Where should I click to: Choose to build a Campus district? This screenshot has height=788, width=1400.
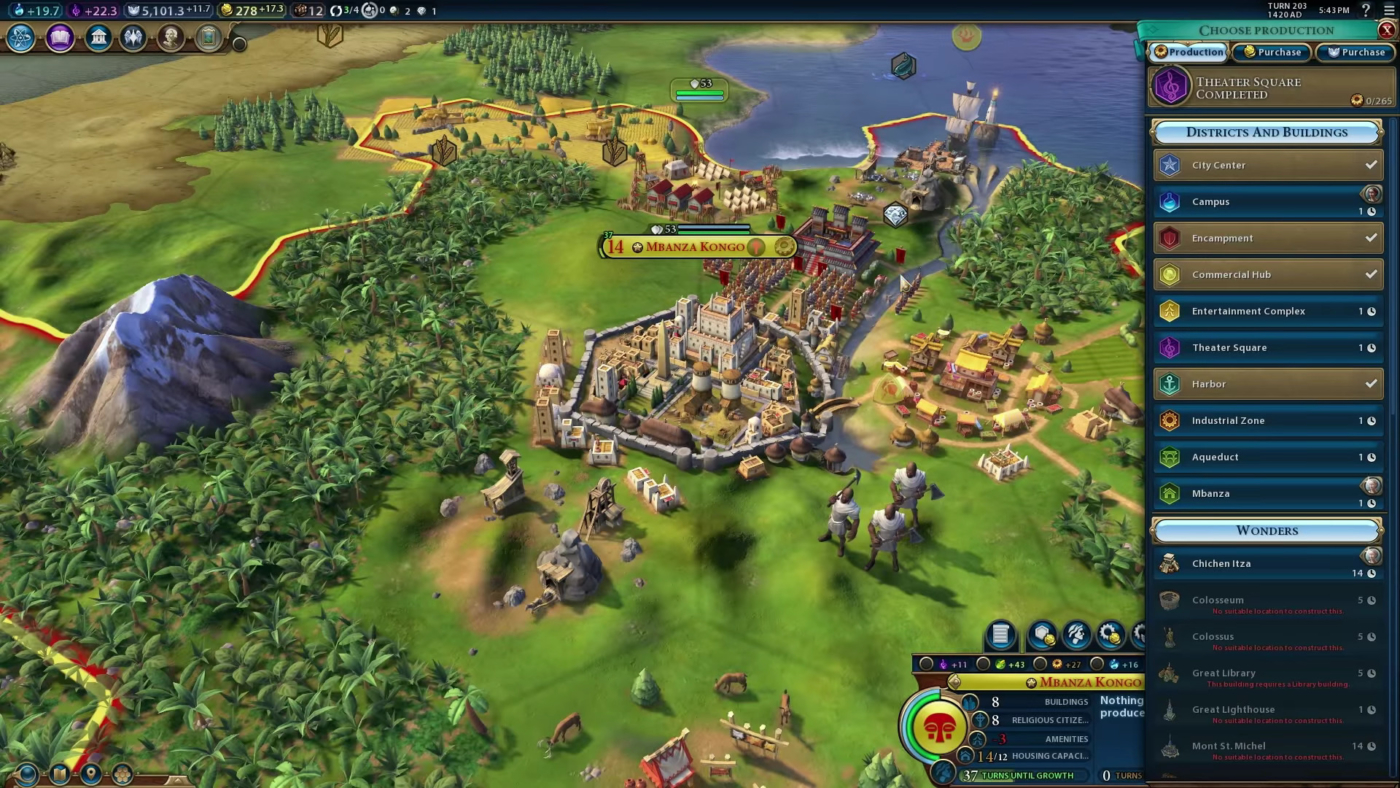coord(1267,201)
